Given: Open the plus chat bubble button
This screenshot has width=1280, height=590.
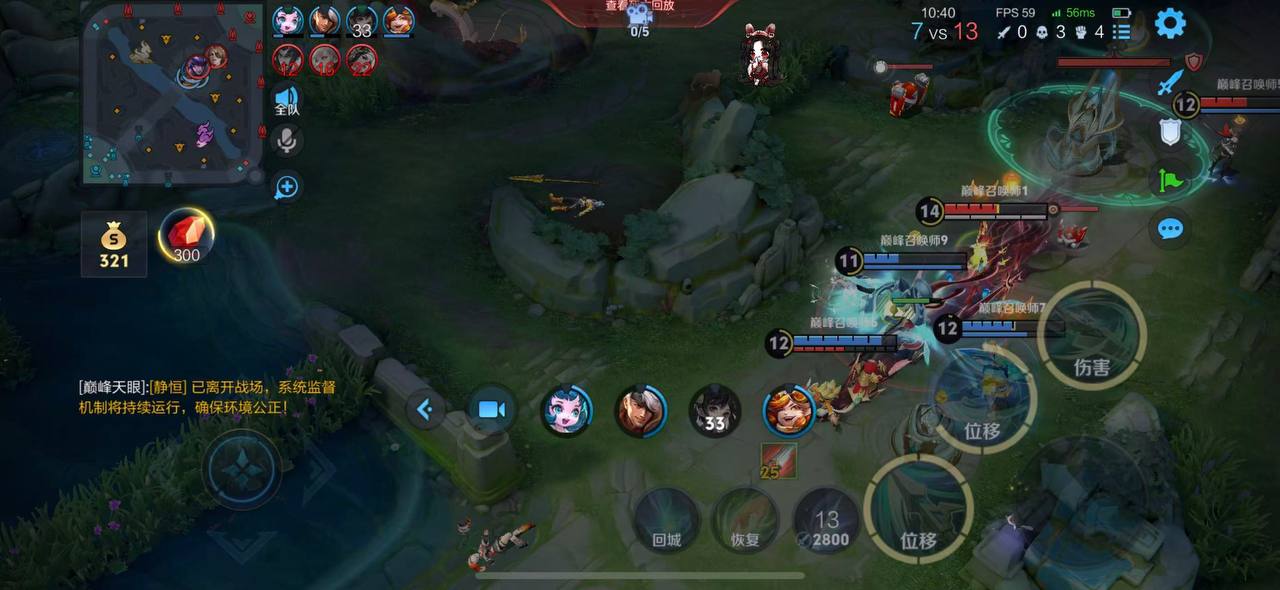Looking at the screenshot, I should tap(287, 186).
